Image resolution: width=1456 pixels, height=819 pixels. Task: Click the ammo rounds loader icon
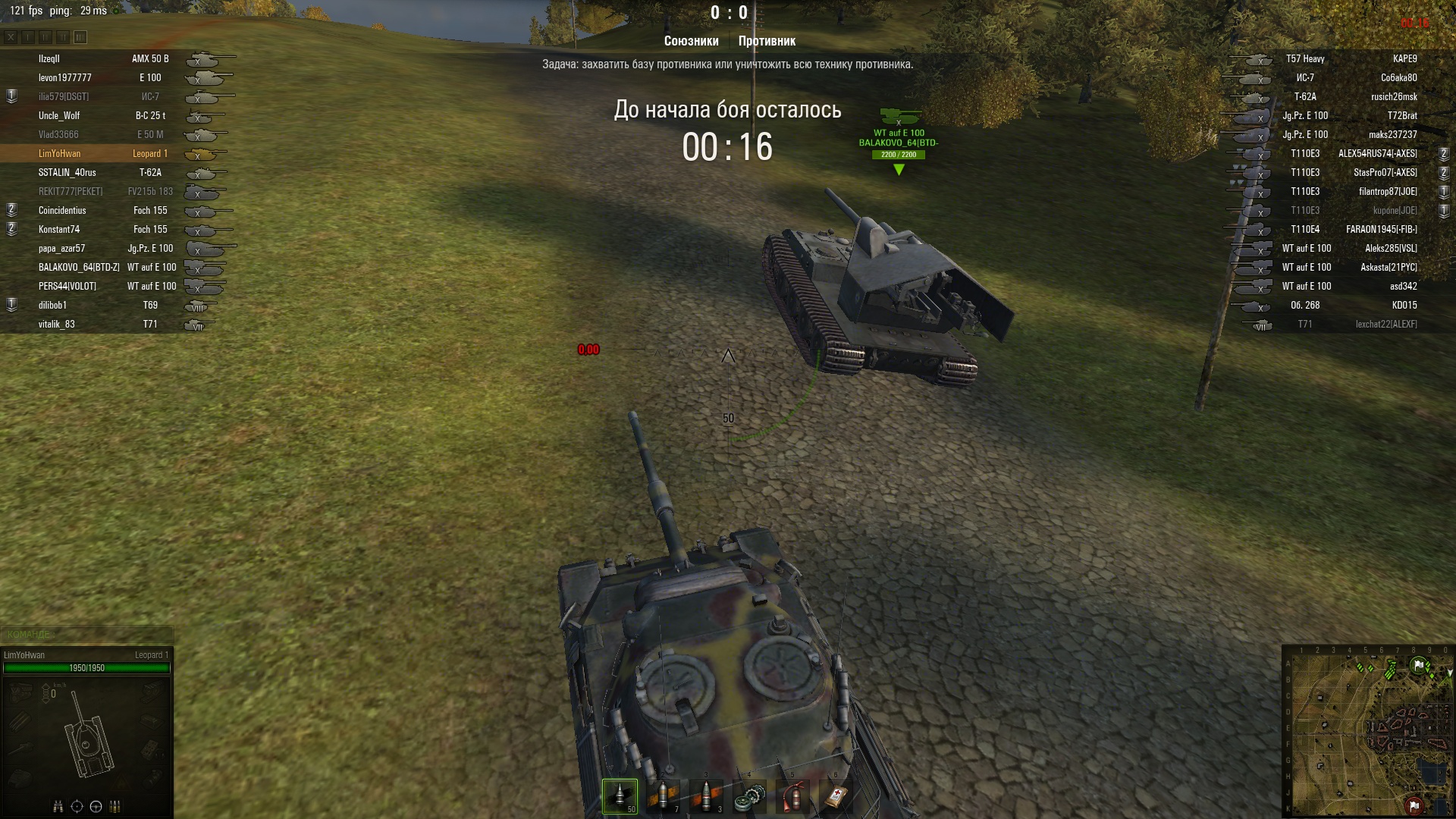coord(115,806)
